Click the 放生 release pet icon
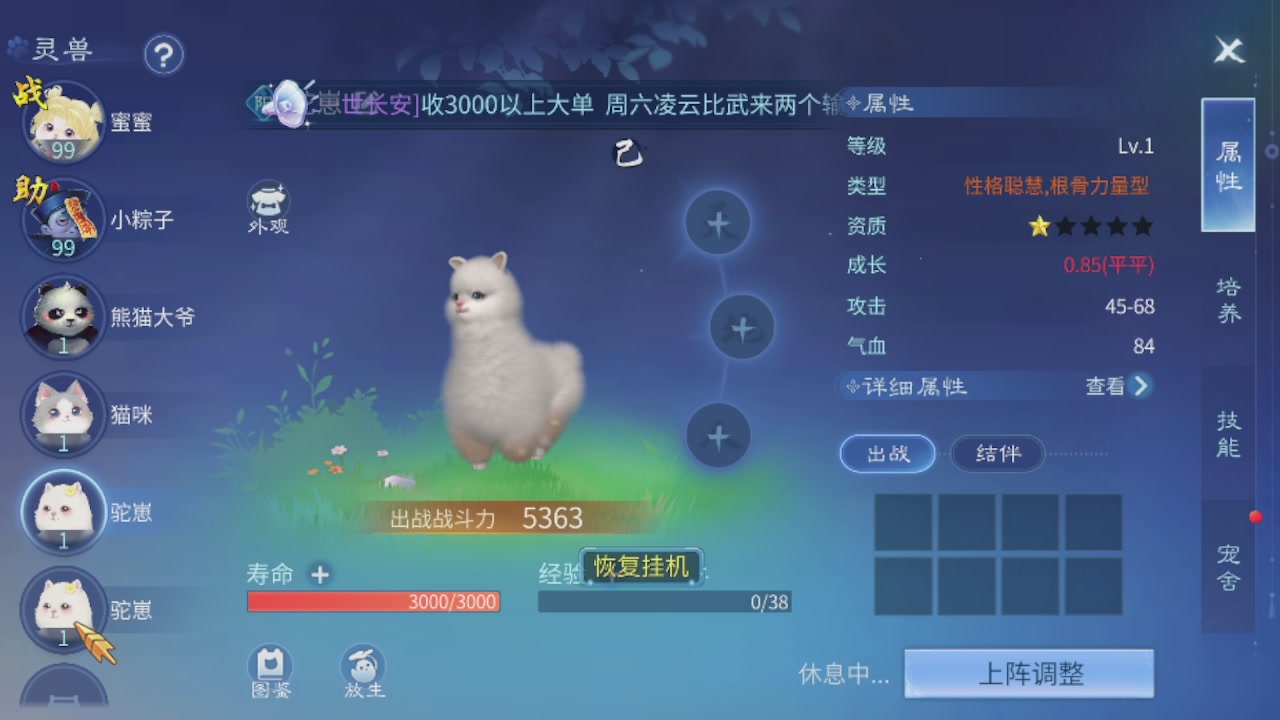 click(362, 665)
